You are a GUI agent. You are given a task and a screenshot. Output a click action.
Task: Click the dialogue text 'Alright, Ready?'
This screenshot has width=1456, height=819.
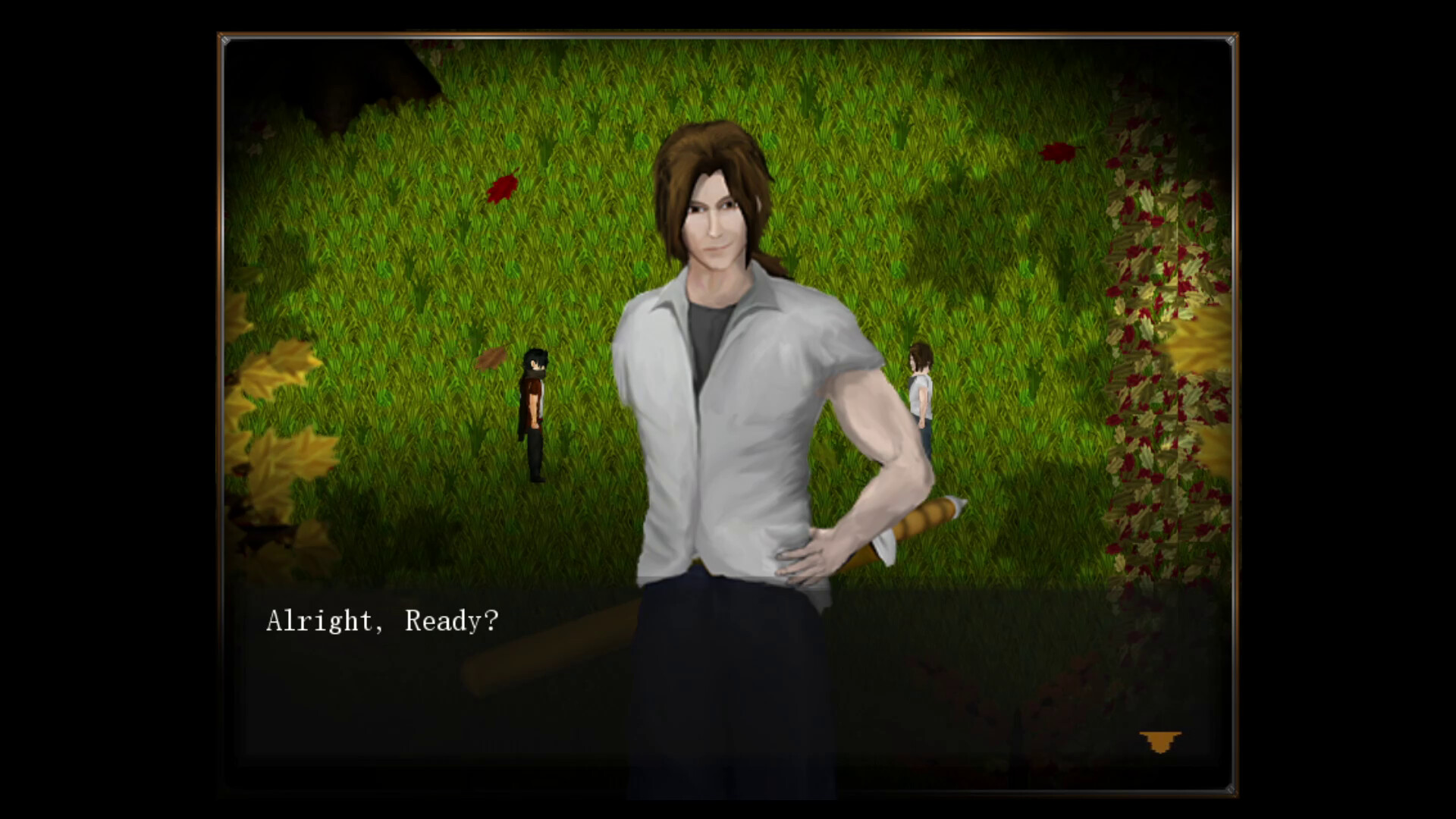[x=383, y=622]
